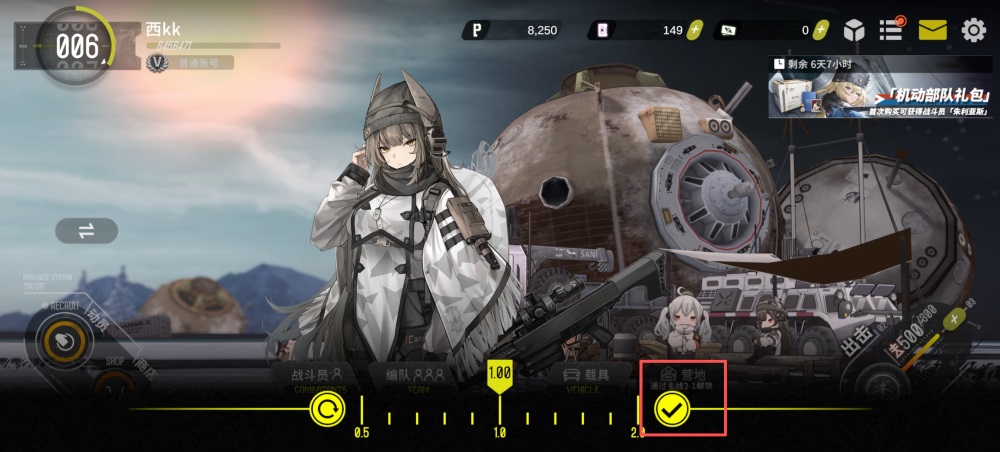Screen dimensions: 1000x452
Task: Open the Recruit 动员 menu
Action: [x=65, y=340]
